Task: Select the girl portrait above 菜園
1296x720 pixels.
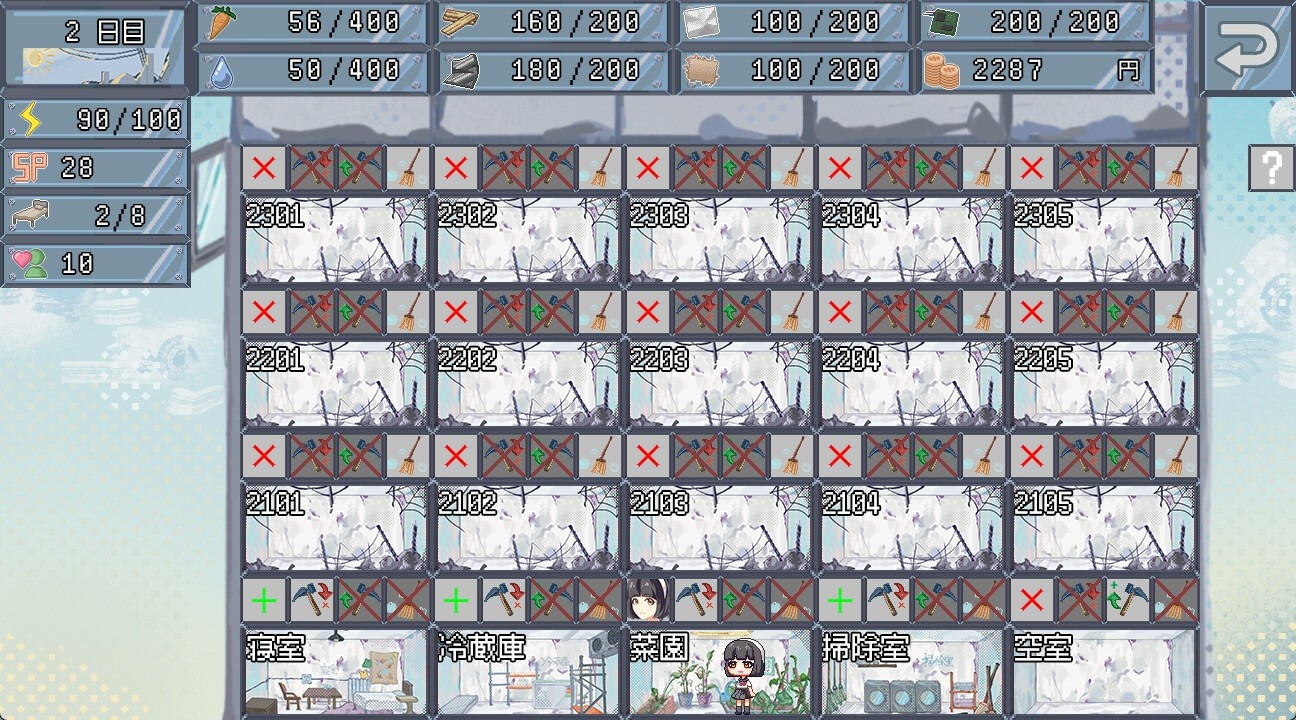Action: (x=648, y=600)
